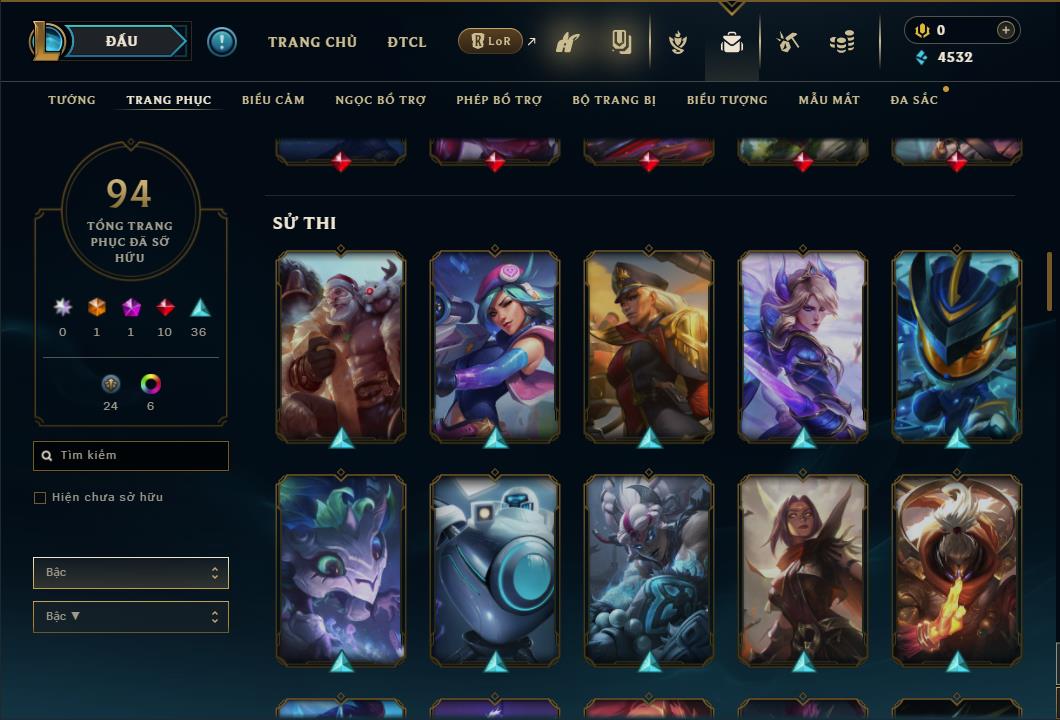
Task: Switch to the TƯỚNG tab
Action: (72, 100)
